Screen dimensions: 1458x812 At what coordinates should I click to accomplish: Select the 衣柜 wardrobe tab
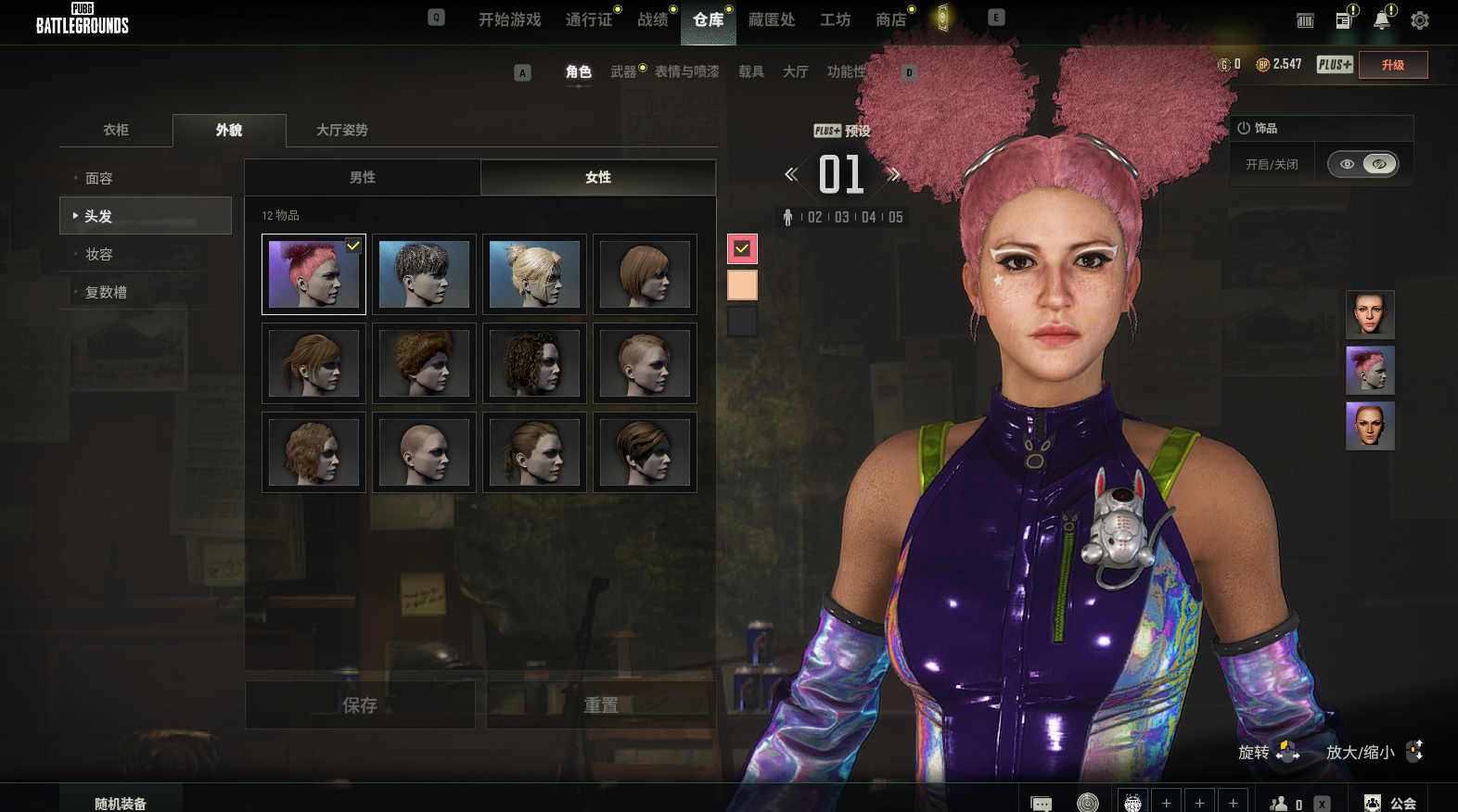coord(116,130)
